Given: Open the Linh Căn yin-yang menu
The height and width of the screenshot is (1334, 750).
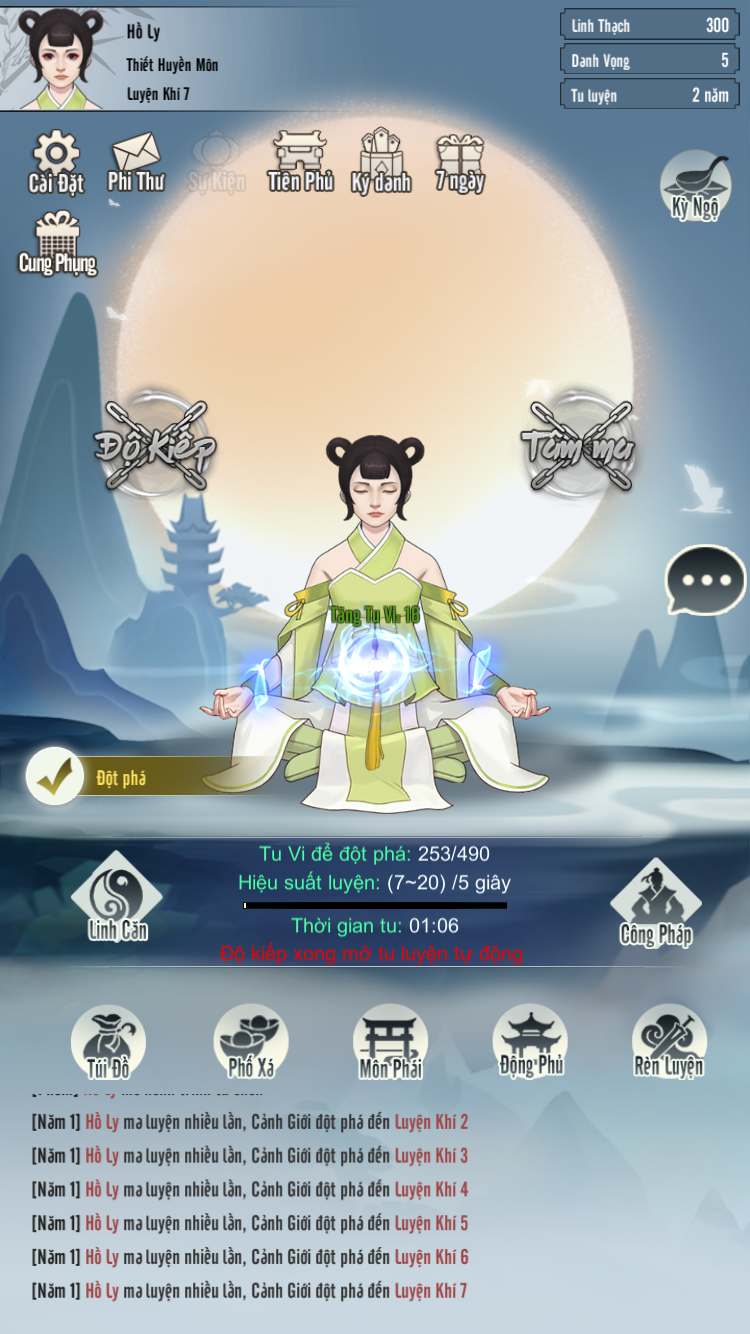Looking at the screenshot, I should pos(117,897).
